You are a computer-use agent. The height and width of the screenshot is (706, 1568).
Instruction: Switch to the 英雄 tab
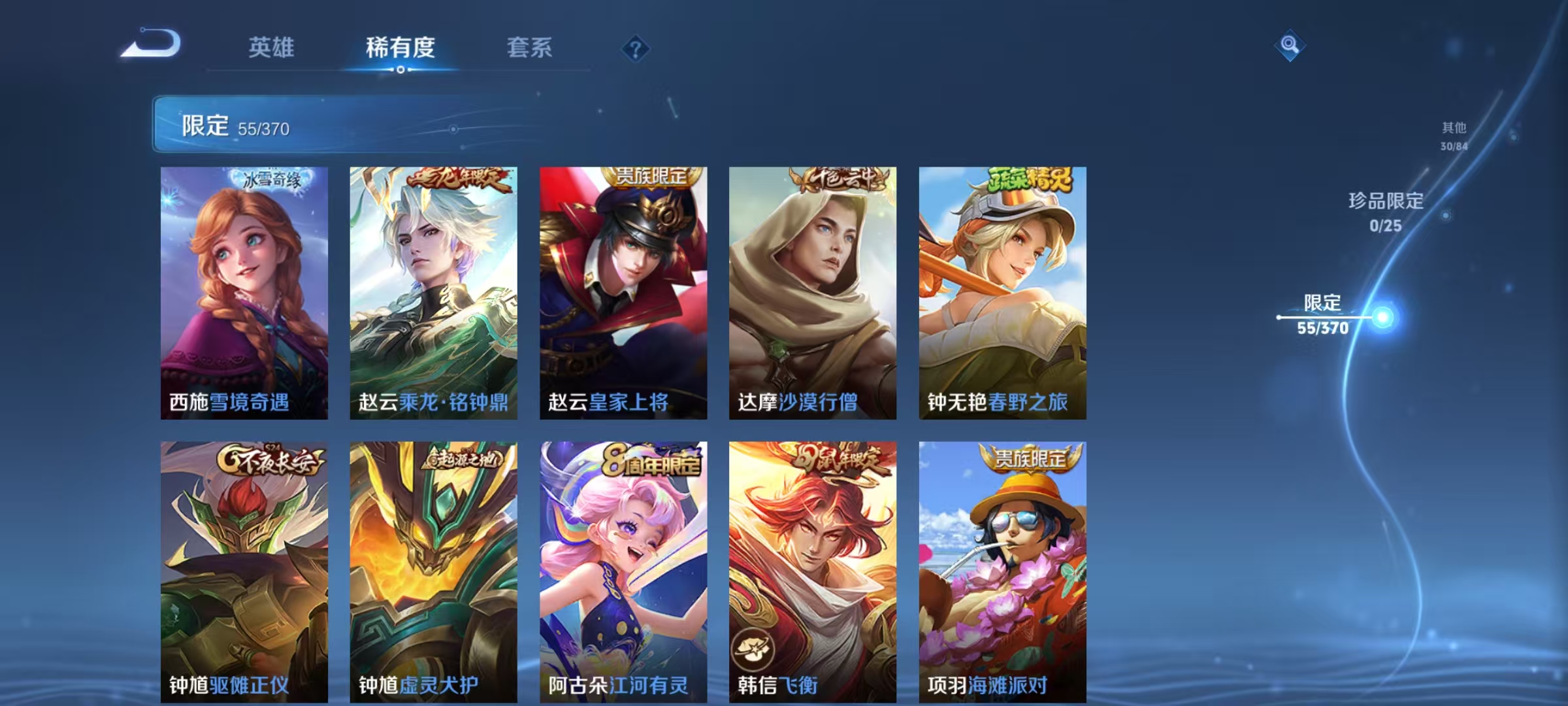[272, 47]
